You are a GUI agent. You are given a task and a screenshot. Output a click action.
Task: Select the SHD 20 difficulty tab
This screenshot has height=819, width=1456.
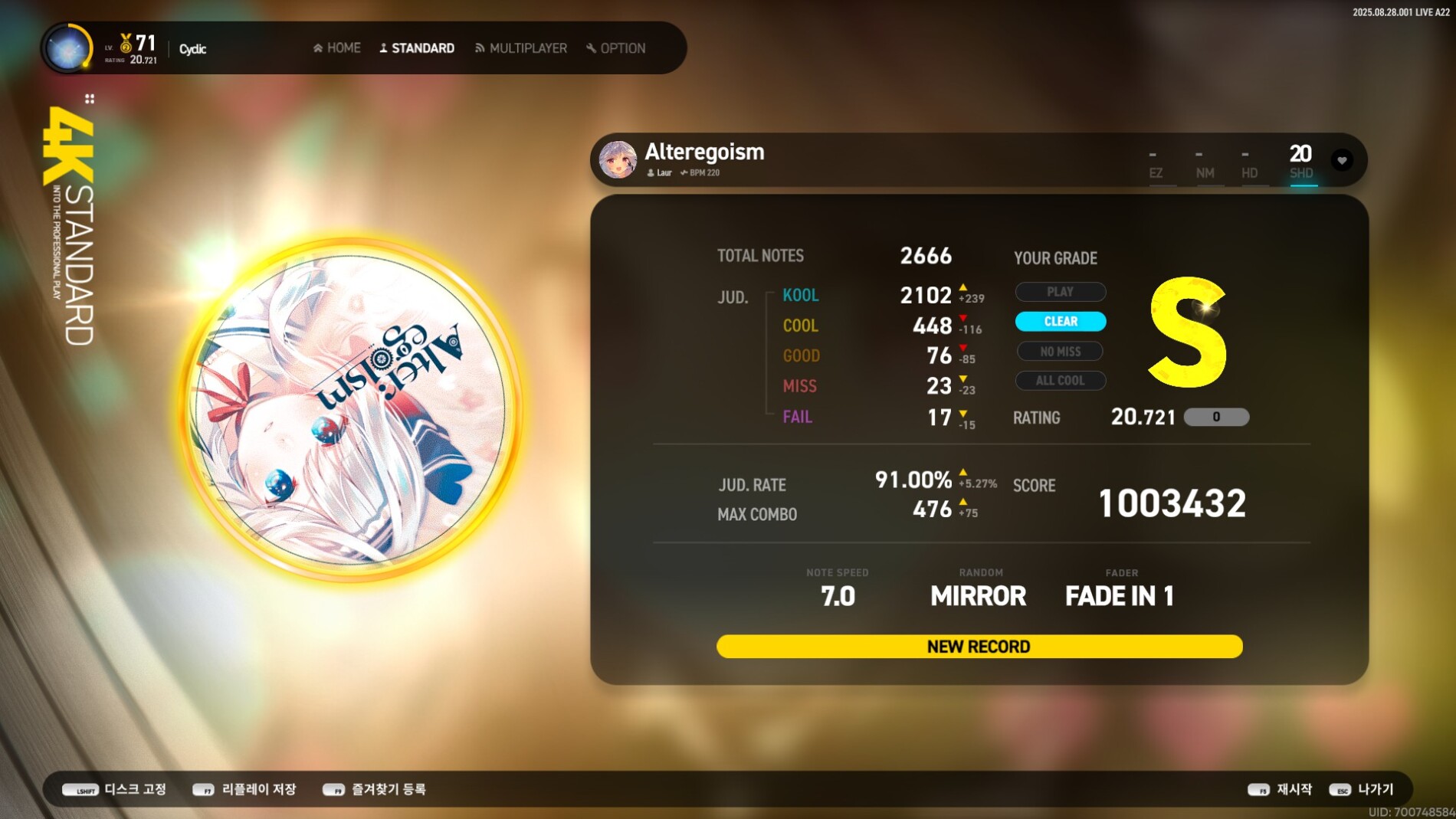tap(1301, 162)
